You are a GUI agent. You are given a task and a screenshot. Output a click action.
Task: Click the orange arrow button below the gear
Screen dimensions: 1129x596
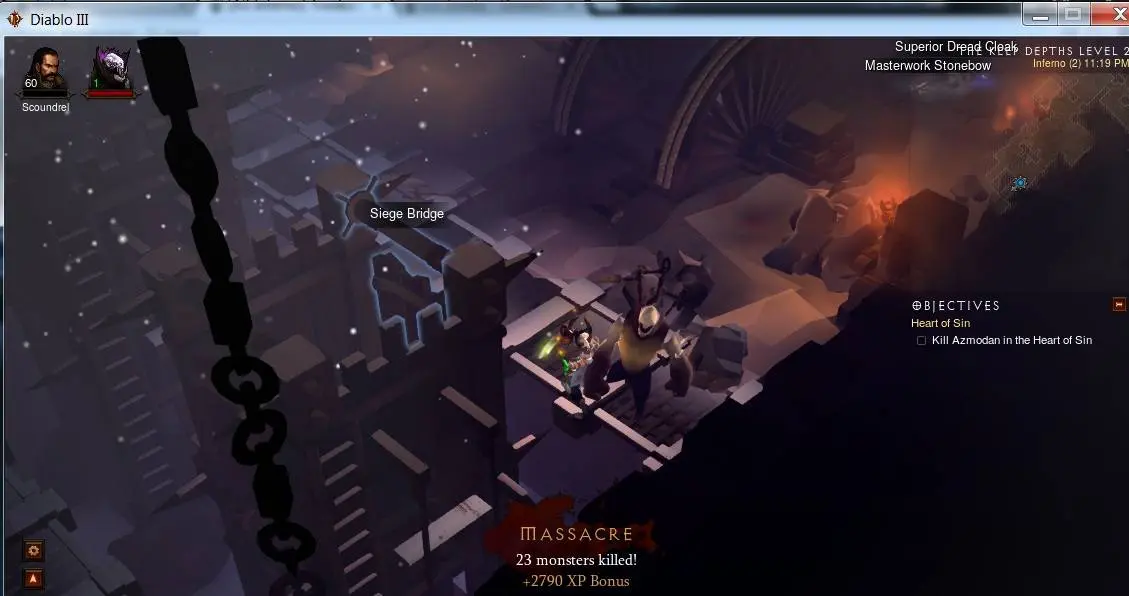tap(34, 578)
